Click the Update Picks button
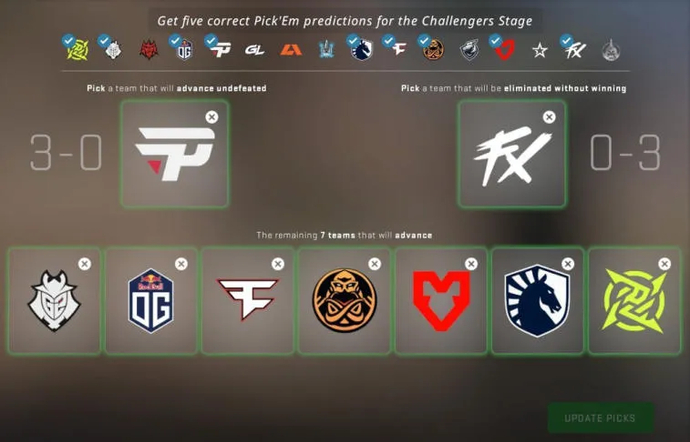Image resolution: width=690 pixels, height=442 pixels. [x=600, y=417]
